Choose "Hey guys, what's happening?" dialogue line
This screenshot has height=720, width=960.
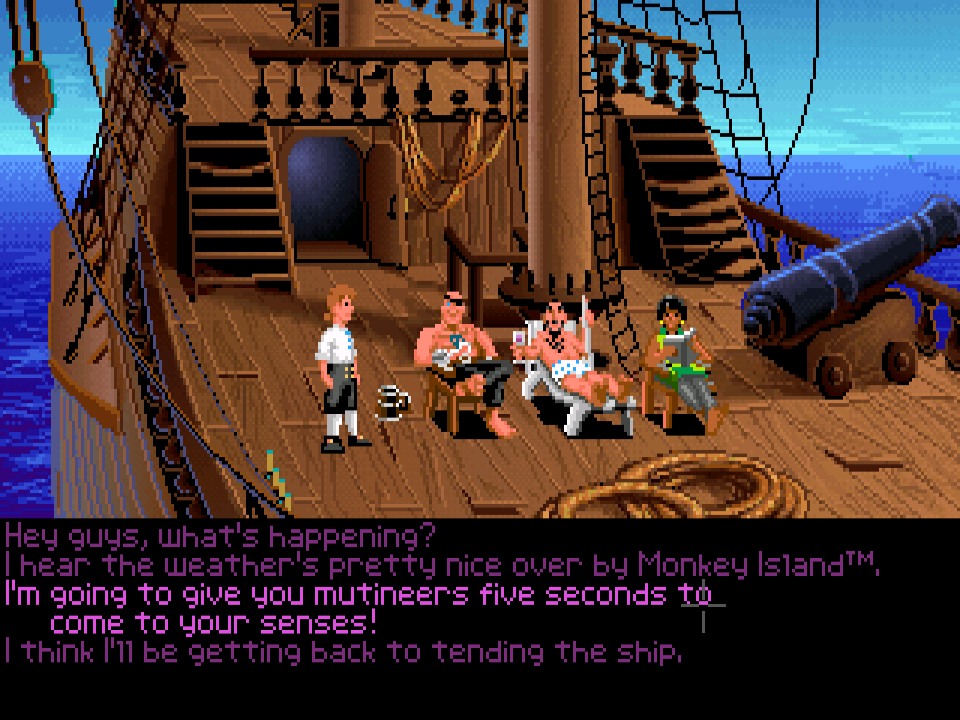(x=220, y=535)
